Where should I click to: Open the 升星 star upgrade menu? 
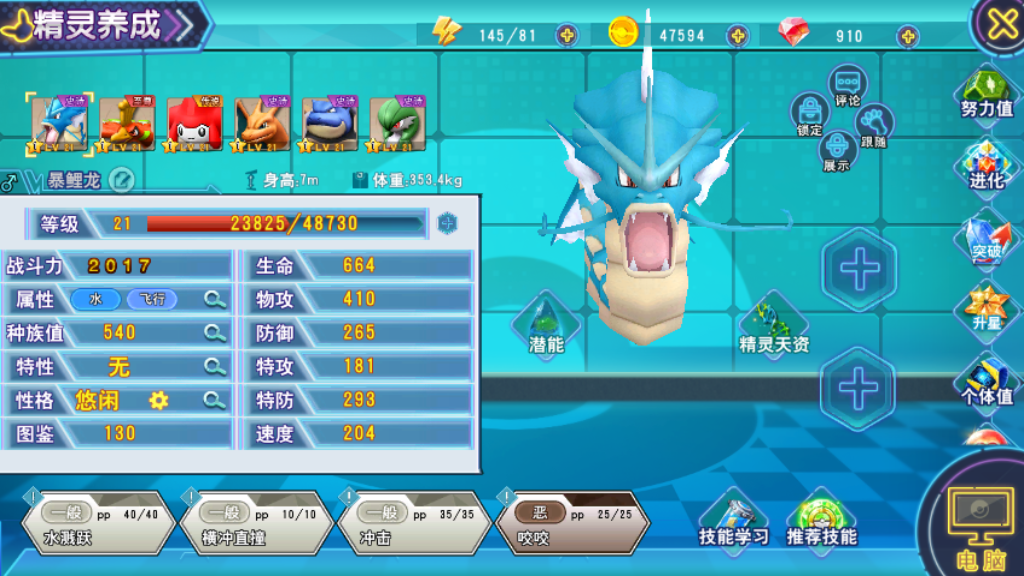coord(986,310)
